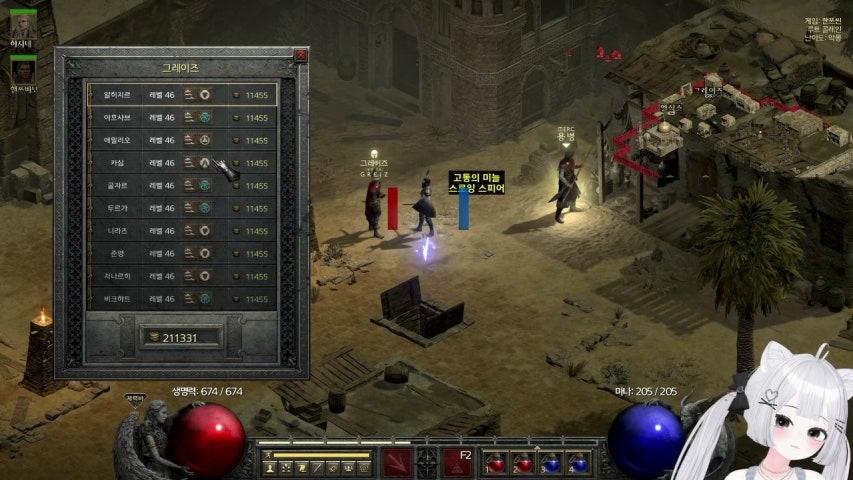Drink the mana potion in belt slot 3
The image size is (853, 480).
[x=551, y=464]
